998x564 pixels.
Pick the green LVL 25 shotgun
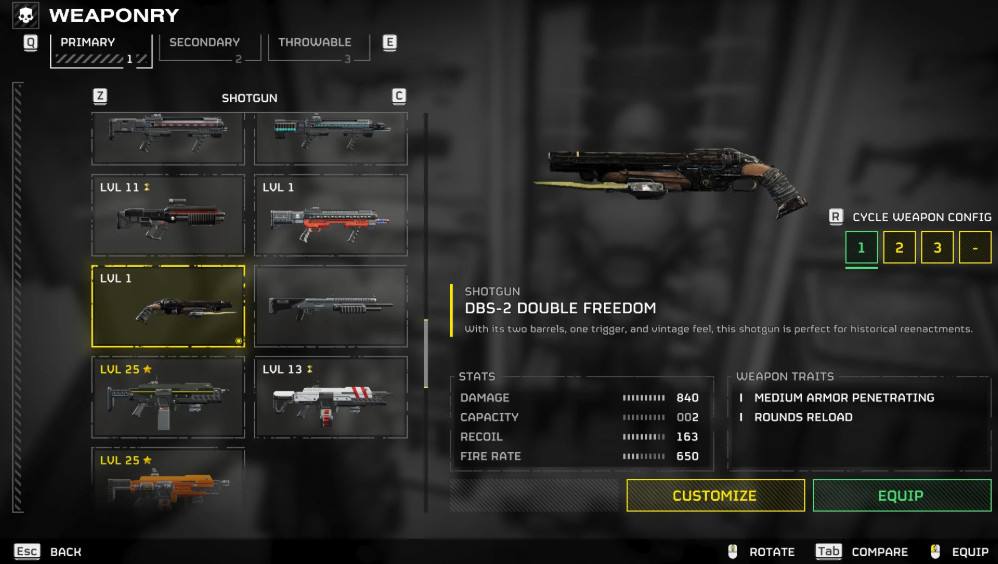click(x=168, y=397)
